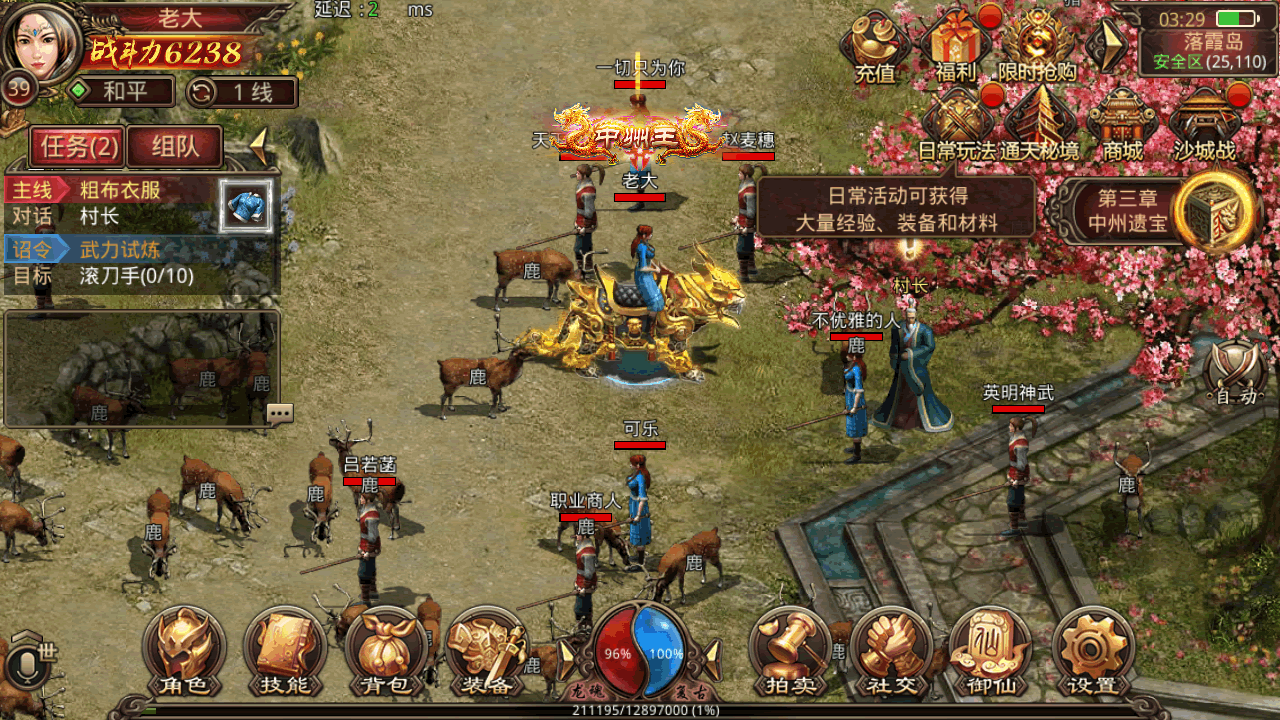Open the 充值 recharge shop
This screenshot has height=720, width=1280.
click(x=875, y=45)
